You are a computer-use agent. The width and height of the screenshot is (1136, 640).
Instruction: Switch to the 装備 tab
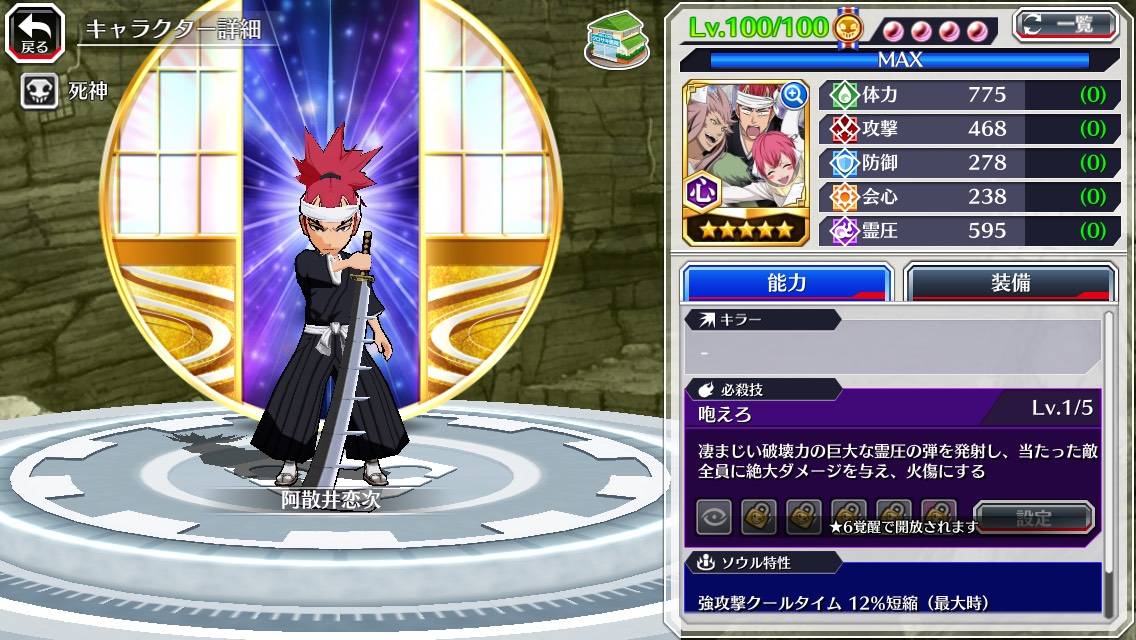pos(1009,283)
